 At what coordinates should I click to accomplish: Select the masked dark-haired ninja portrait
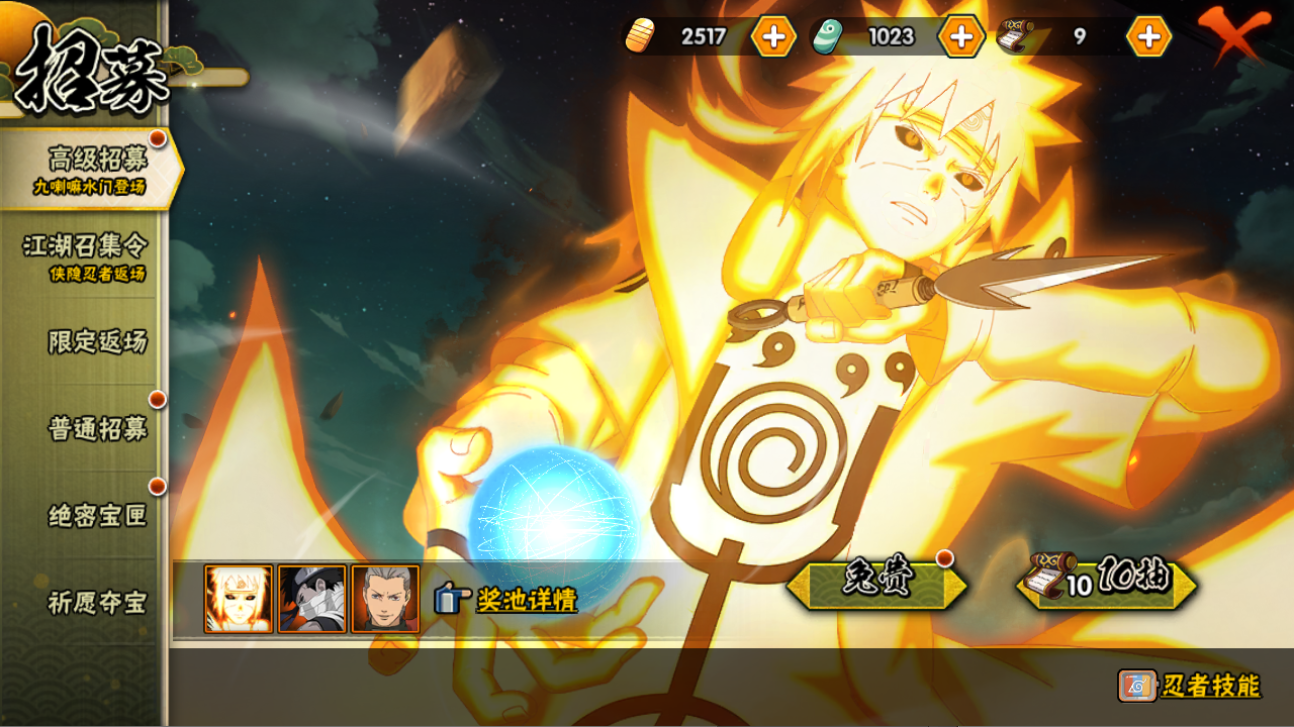pyautogui.click(x=312, y=599)
